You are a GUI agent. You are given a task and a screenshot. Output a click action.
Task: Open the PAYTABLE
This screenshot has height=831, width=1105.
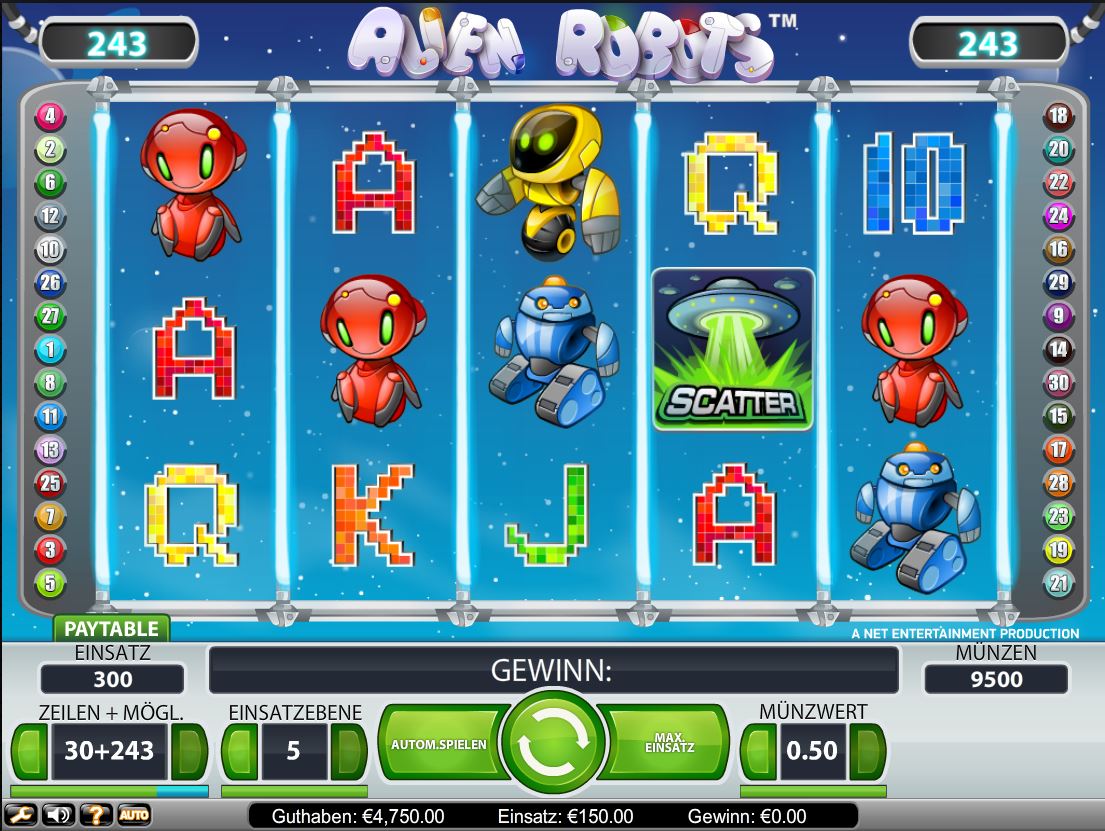111,629
